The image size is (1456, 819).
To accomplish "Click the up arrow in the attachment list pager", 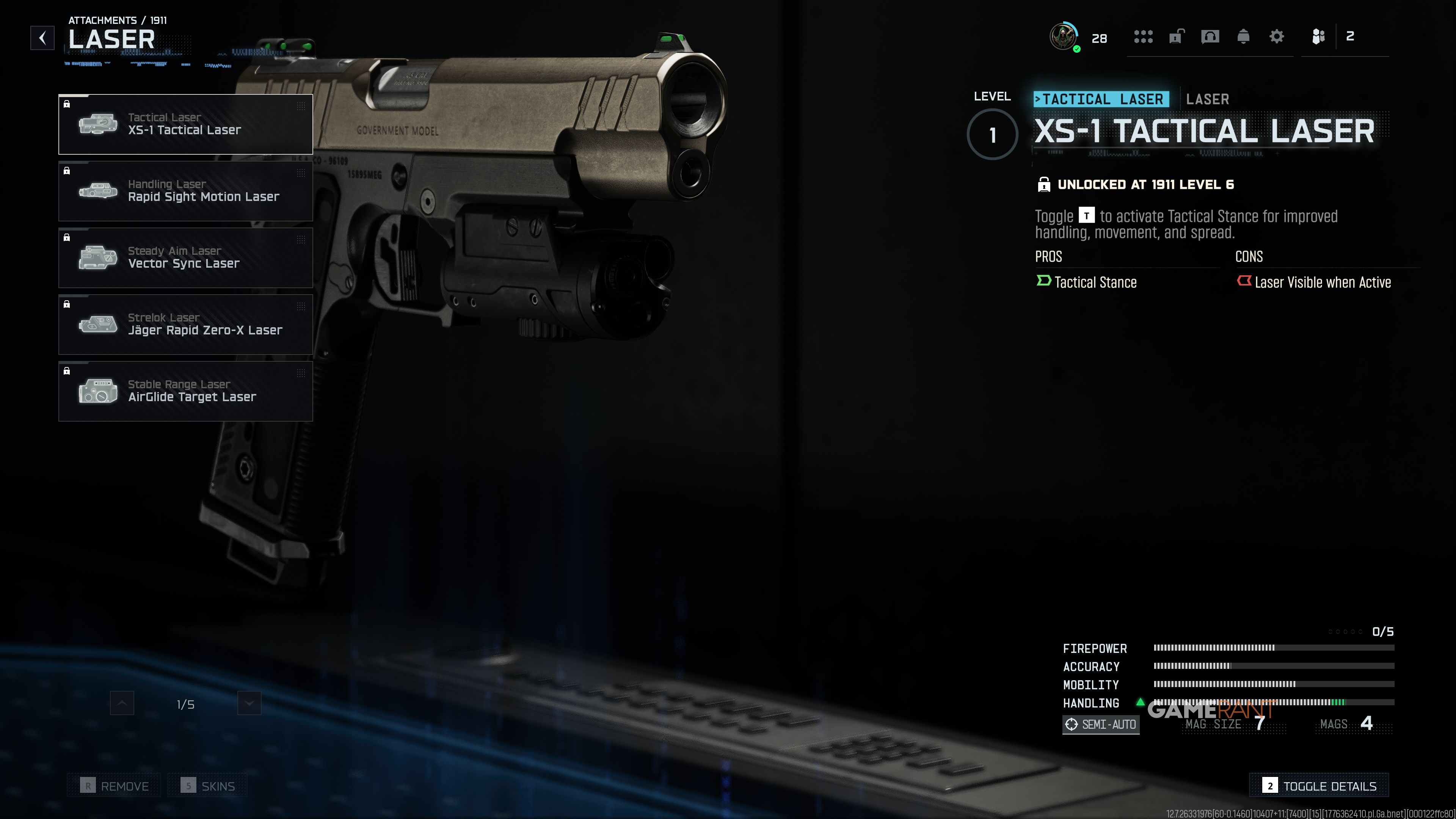I will (122, 704).
